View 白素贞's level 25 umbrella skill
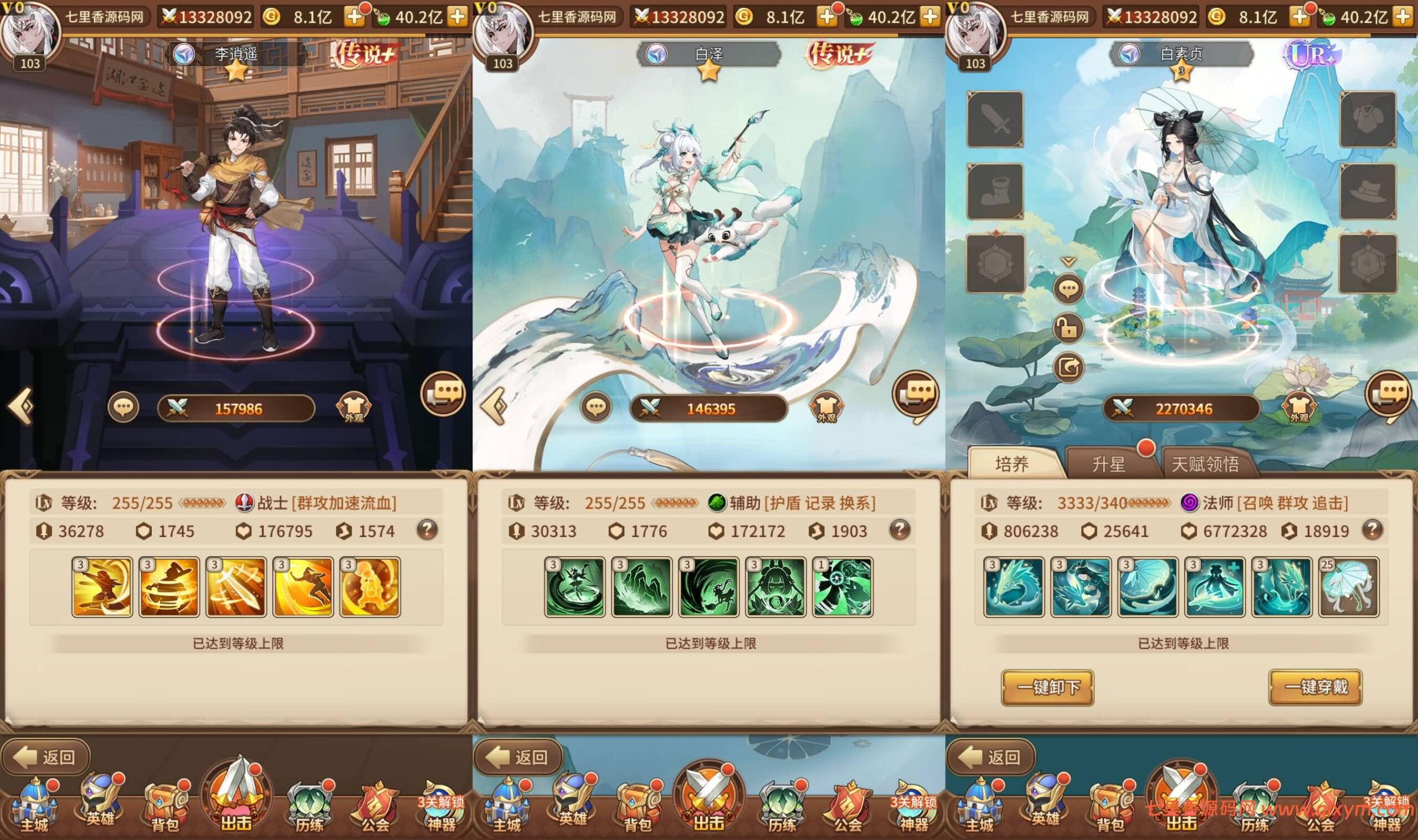This screenshot has width=1418, height=840. tap(1348, 587)
